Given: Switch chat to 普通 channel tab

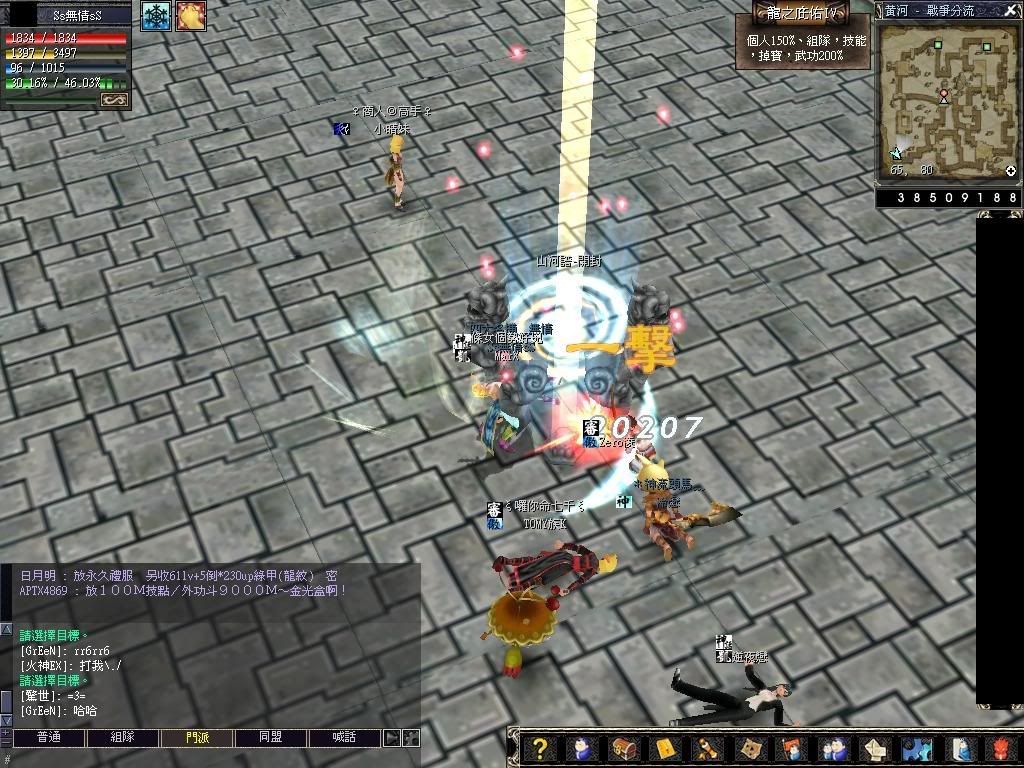Looking at the screenshot, I should (48, 738).
